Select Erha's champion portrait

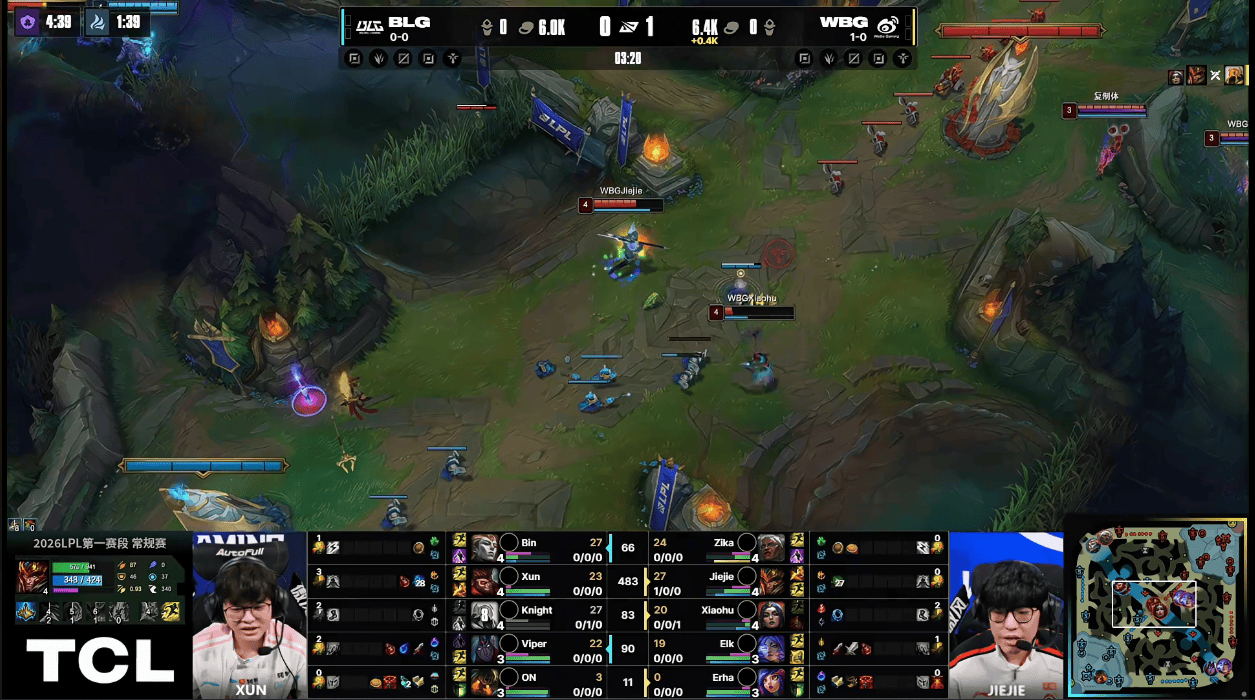point(770,681)
